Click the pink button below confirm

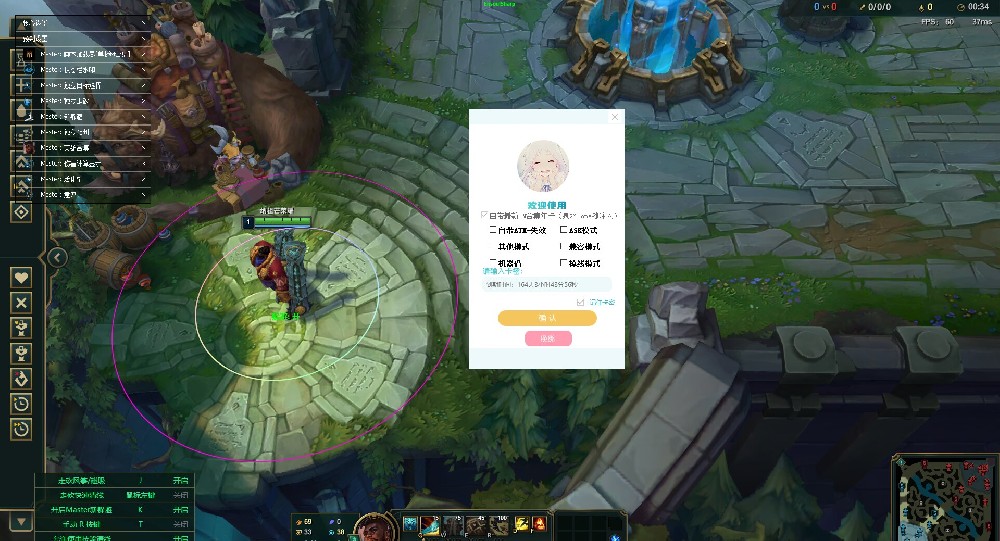548,338
